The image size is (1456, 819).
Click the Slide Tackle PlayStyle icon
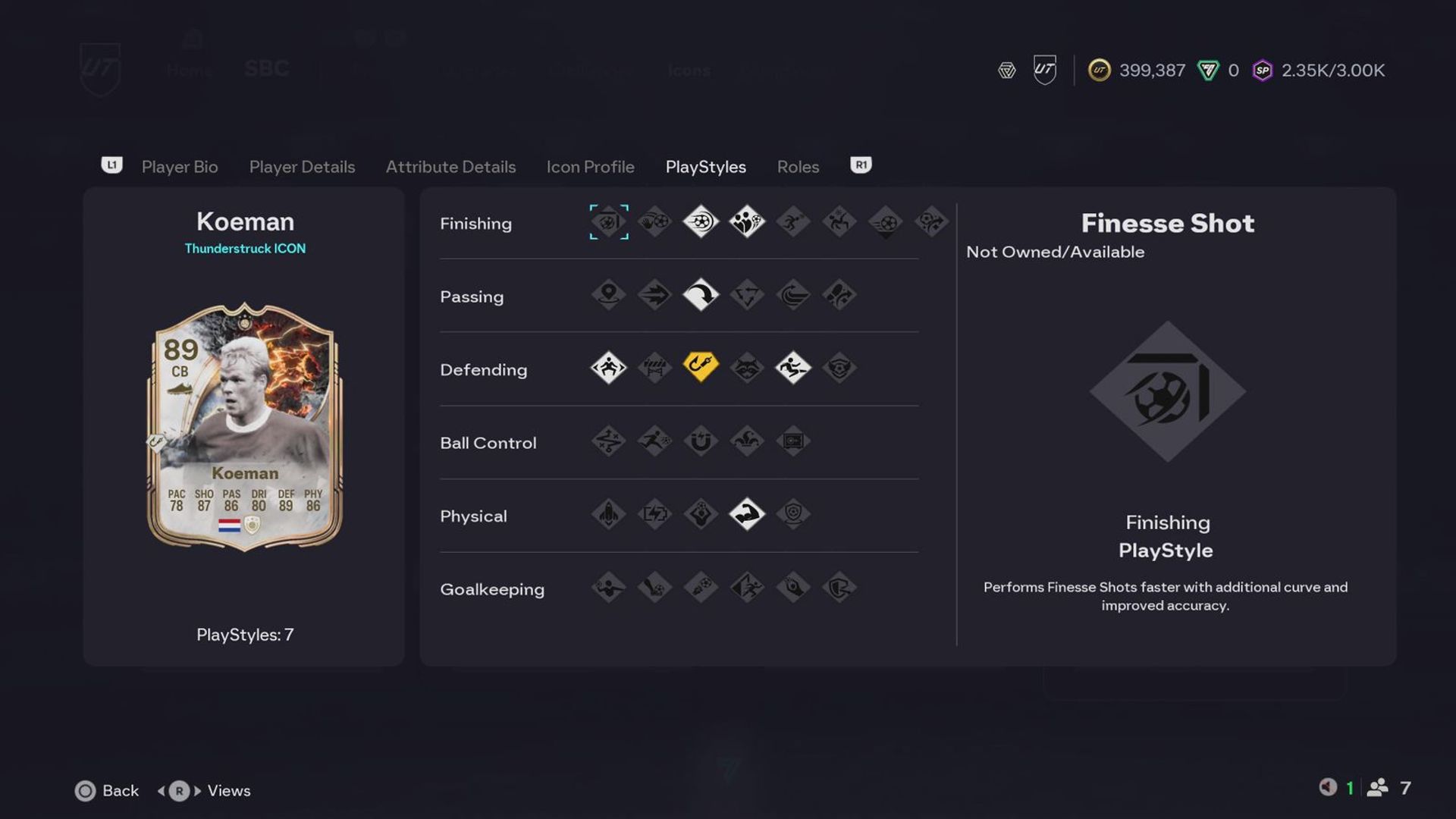(x=793, y=369)
